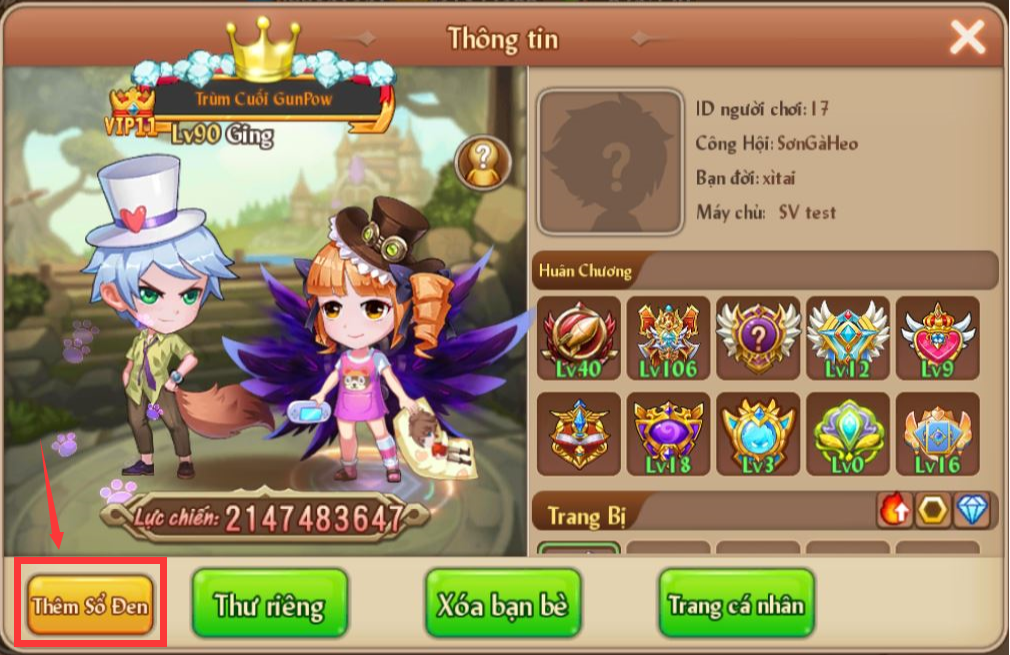This screenshot has height=655, width=1010.
Task: Click the Thêm Sổ Đen button
Action: coord(91,604)
